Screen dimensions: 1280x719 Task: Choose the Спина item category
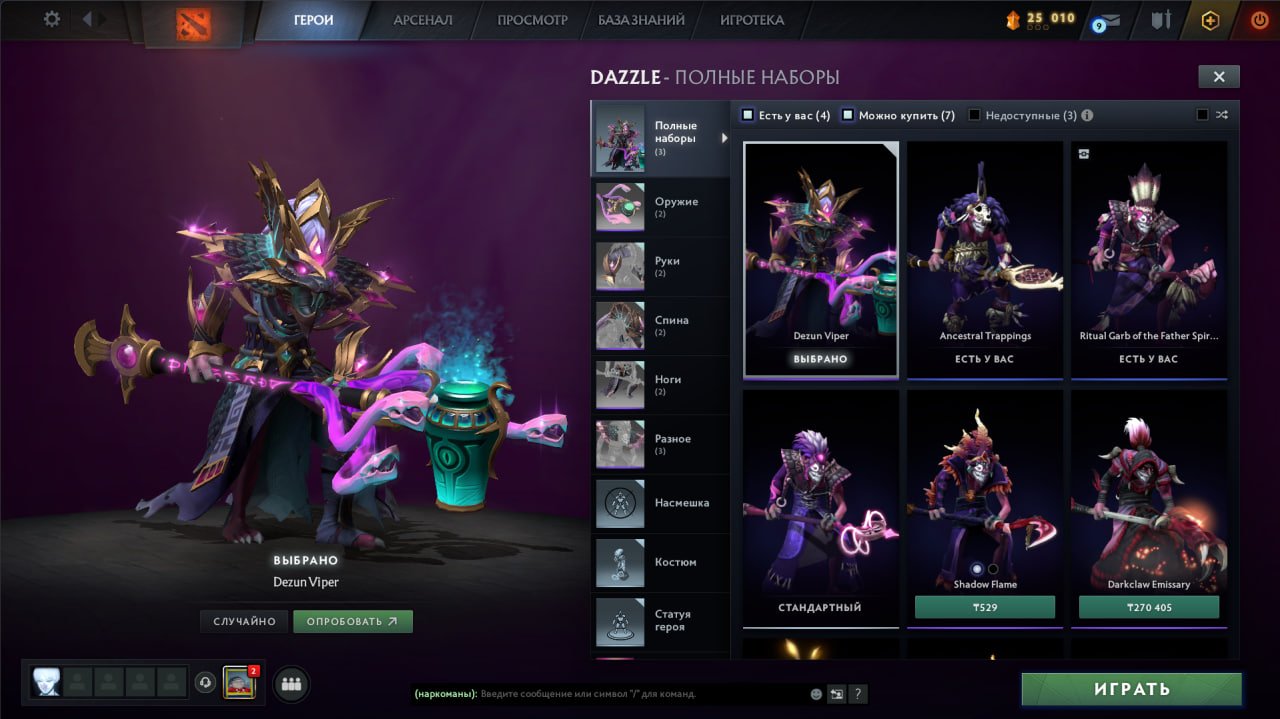coord(660,325)
